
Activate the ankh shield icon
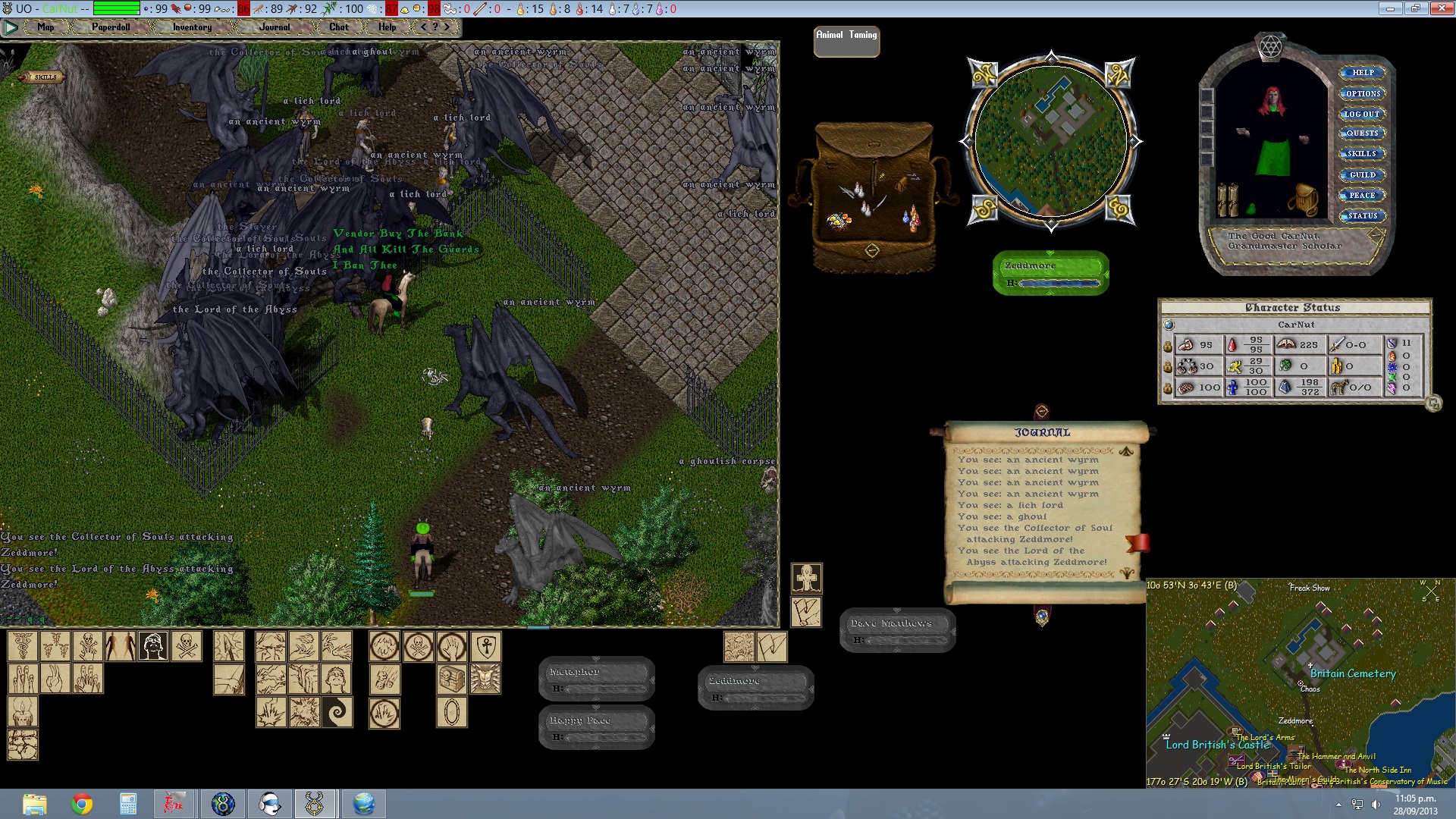click(x=485, y=647)
